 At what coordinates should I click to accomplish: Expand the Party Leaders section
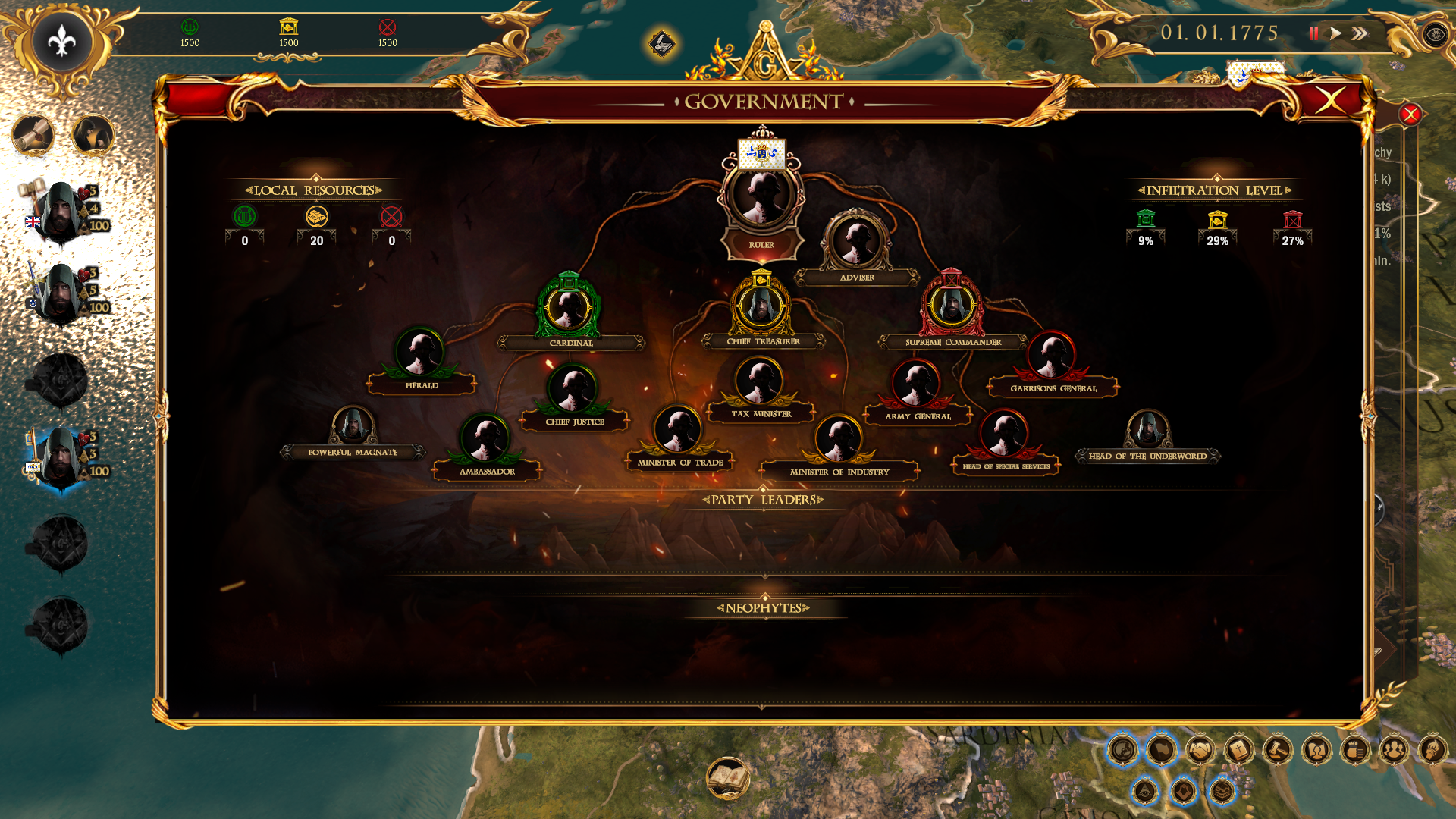[763, 500]
